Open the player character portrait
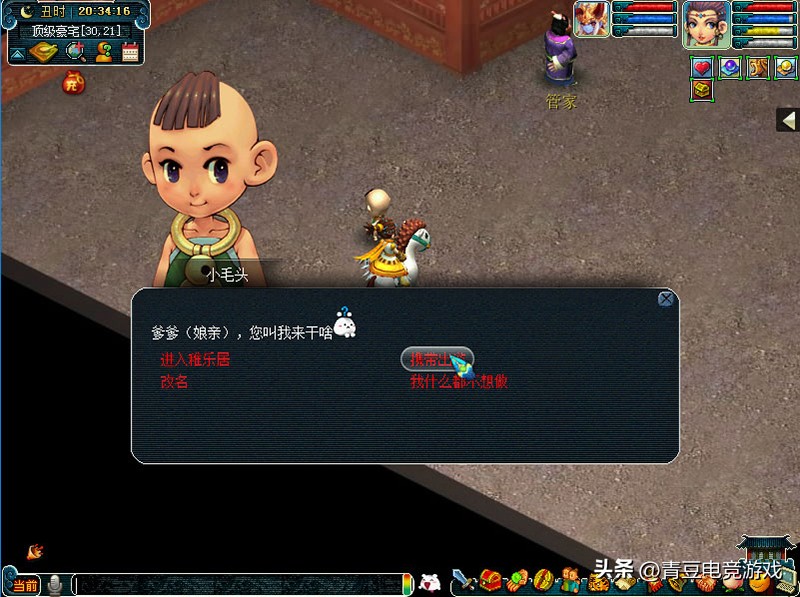The height and width of the screenshot is (597, 800). pyautogui.click(x=706, y=23)
